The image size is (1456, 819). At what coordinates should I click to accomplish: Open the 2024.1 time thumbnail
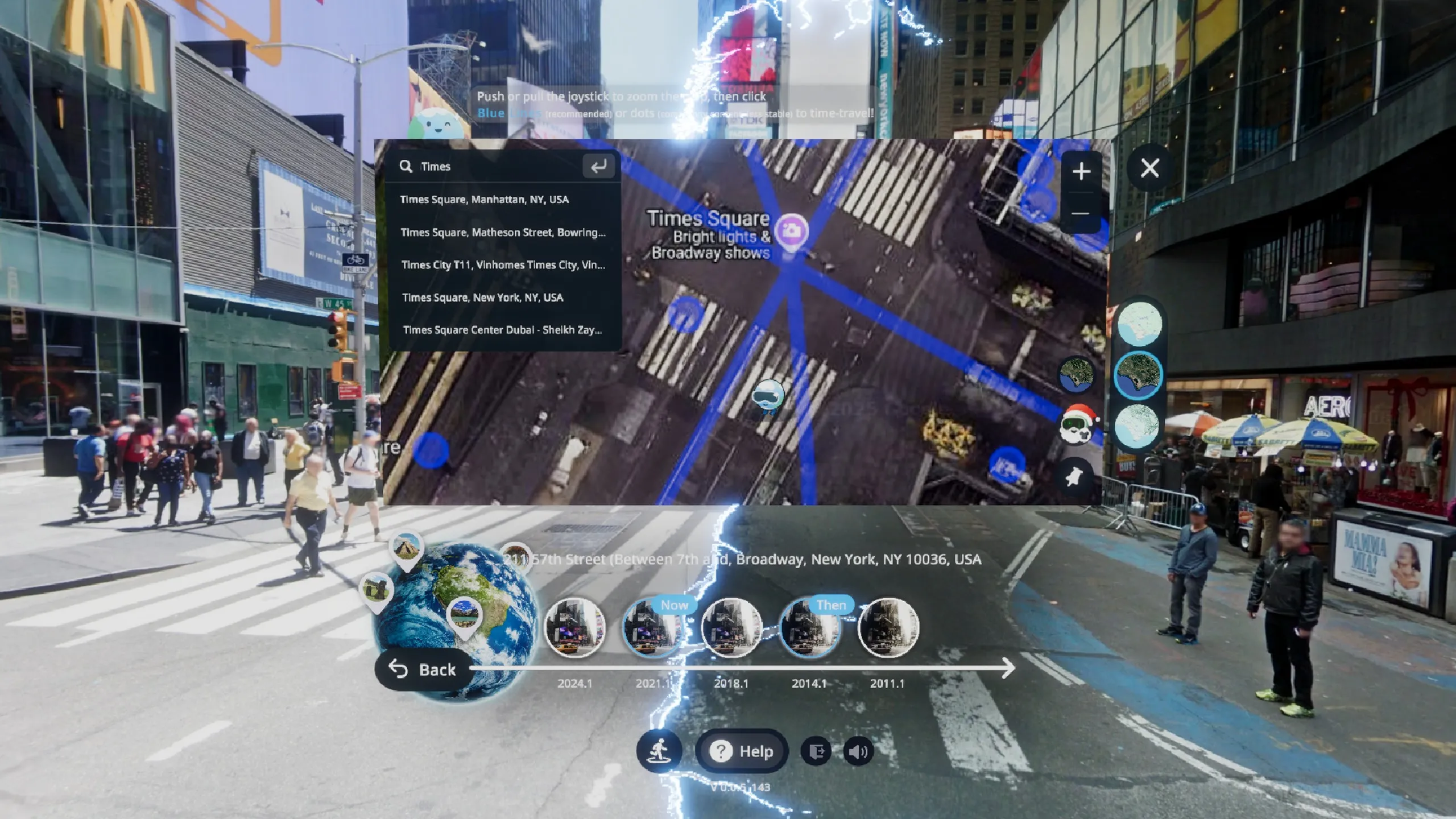[x=574, y=628]
